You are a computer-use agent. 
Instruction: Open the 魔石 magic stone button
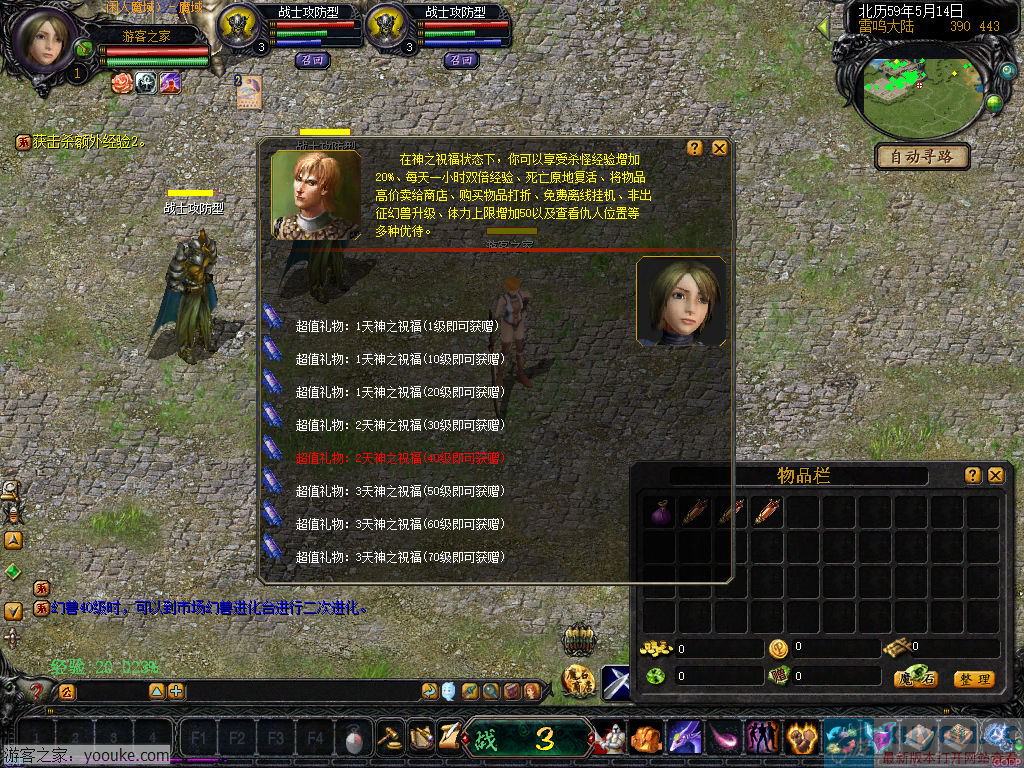tap(915, 679)
